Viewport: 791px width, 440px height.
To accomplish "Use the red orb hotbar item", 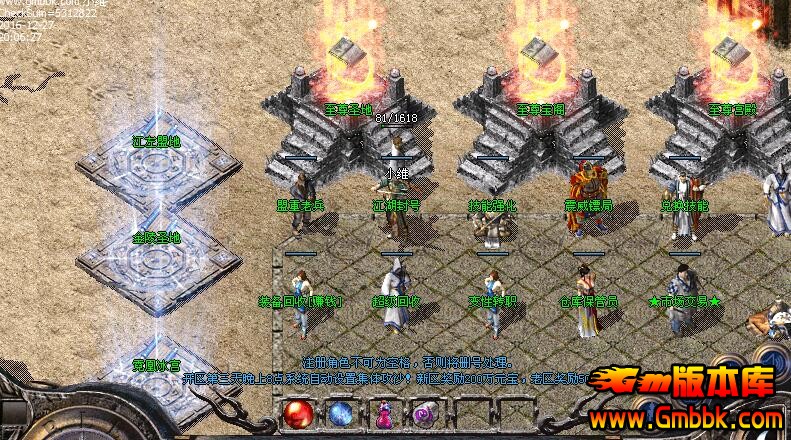I will click(299, 413).
